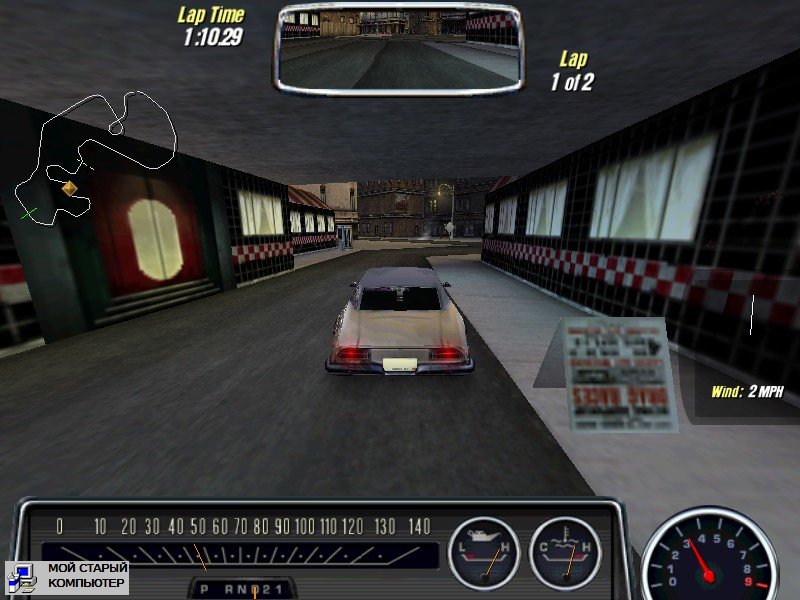Select the rear-view mirror display

pos(398,45)
